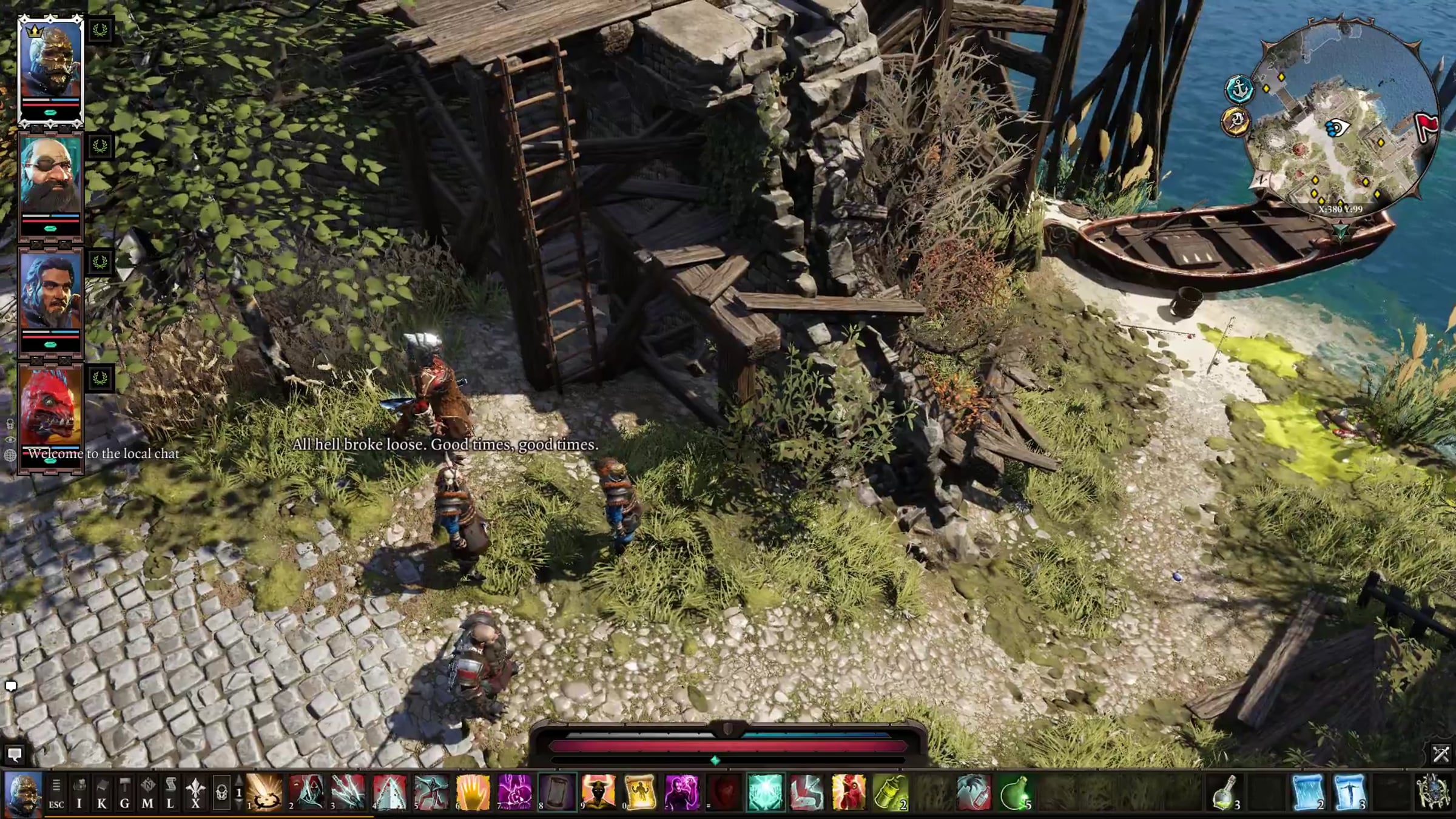The width and height of the screenshot is (1456, 819).
Task: Activate the hooded figure skill in slot 2
Action: [306, 793]
